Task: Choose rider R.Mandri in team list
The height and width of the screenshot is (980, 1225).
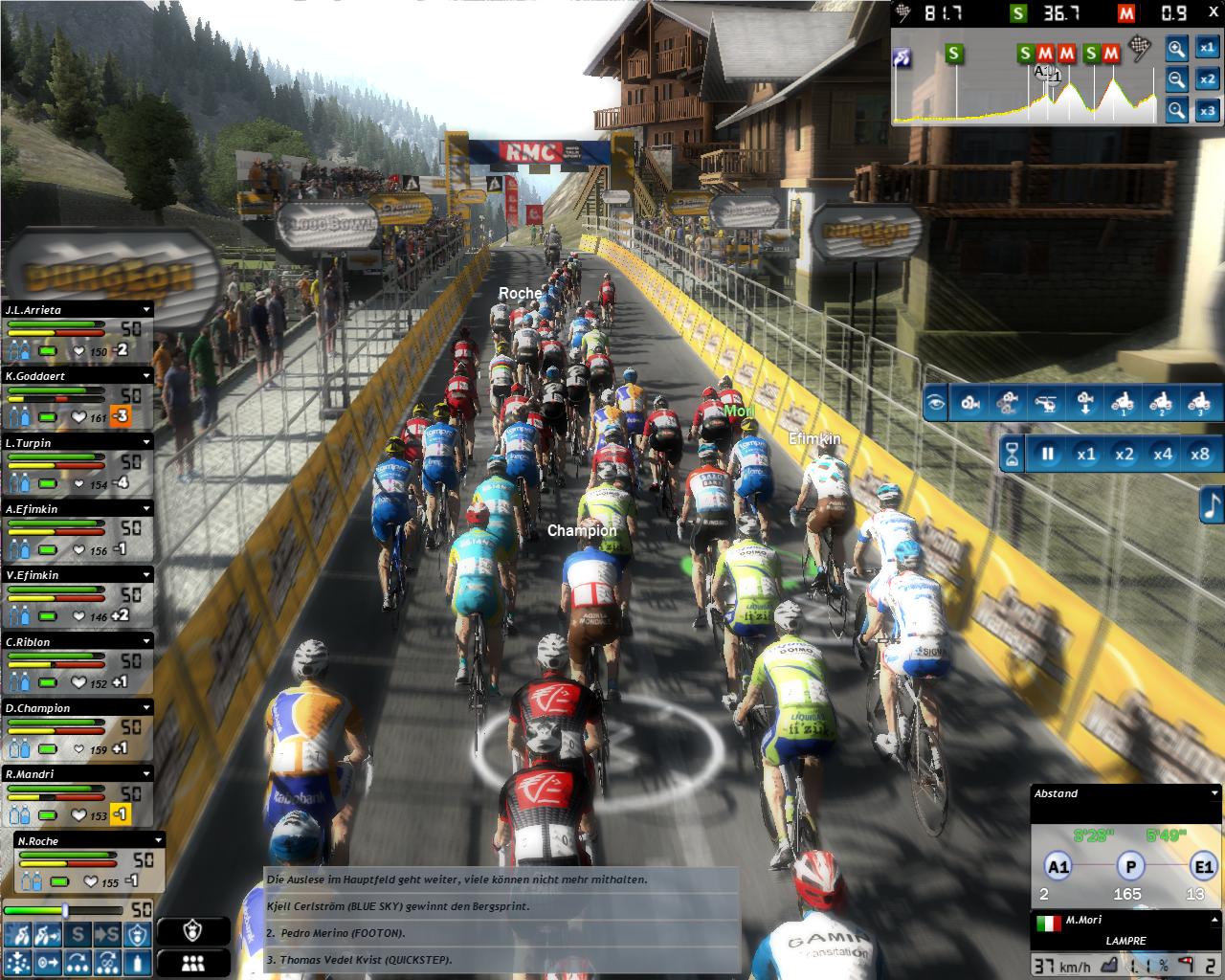Action: (x=67, y=774)
